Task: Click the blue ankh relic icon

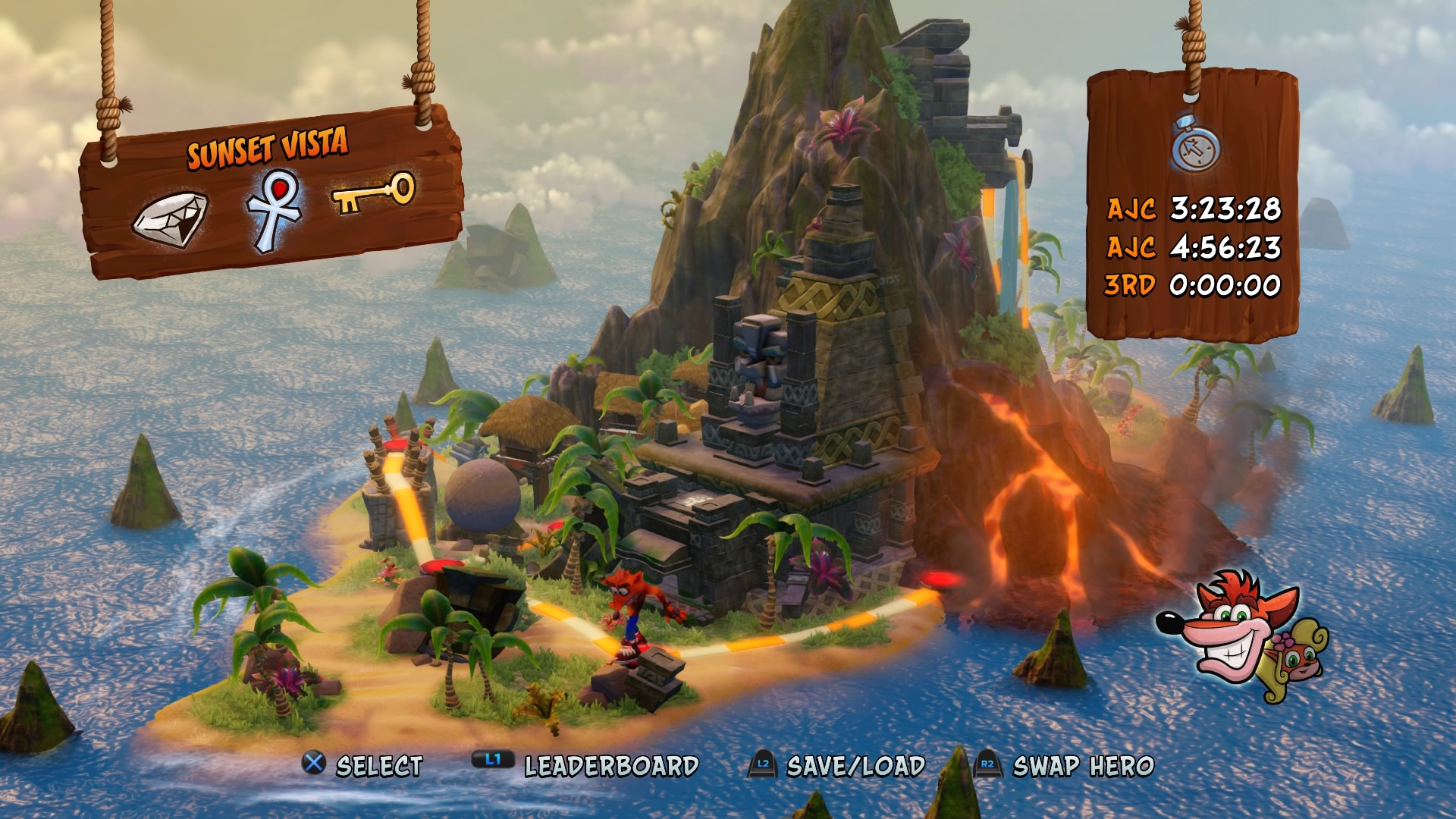Action: point(273,209)
